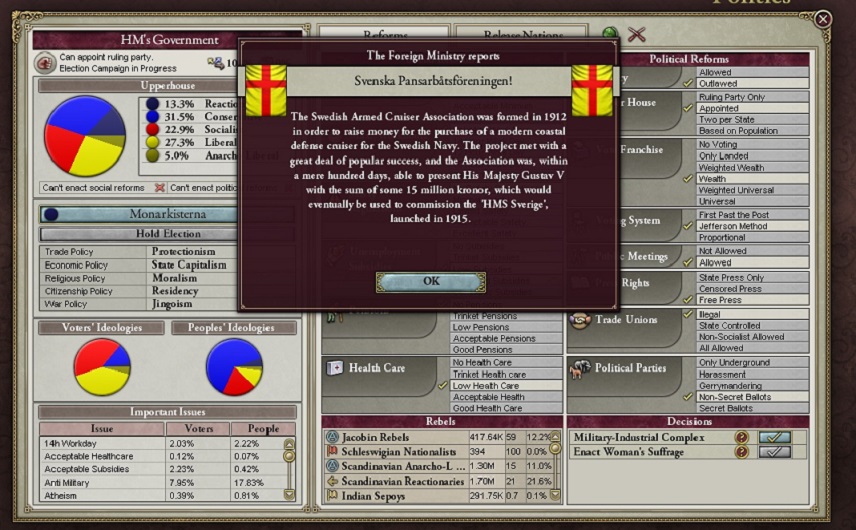
Task: Select the Jacobin Rebels row
Action: point(396,437)
